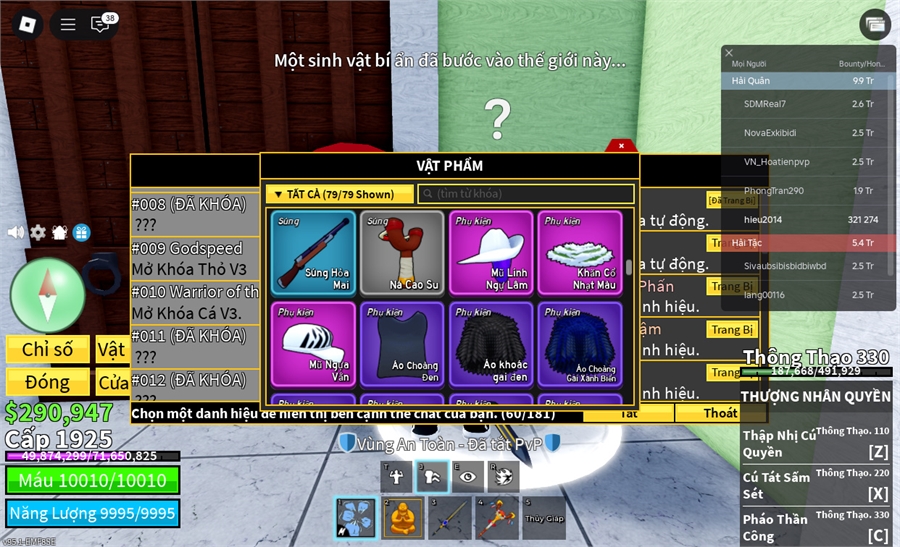The width and height of the screenshot is (900, 547).
Task: Open the Tất Cả item filter dropdown
Action: [340, 194]
